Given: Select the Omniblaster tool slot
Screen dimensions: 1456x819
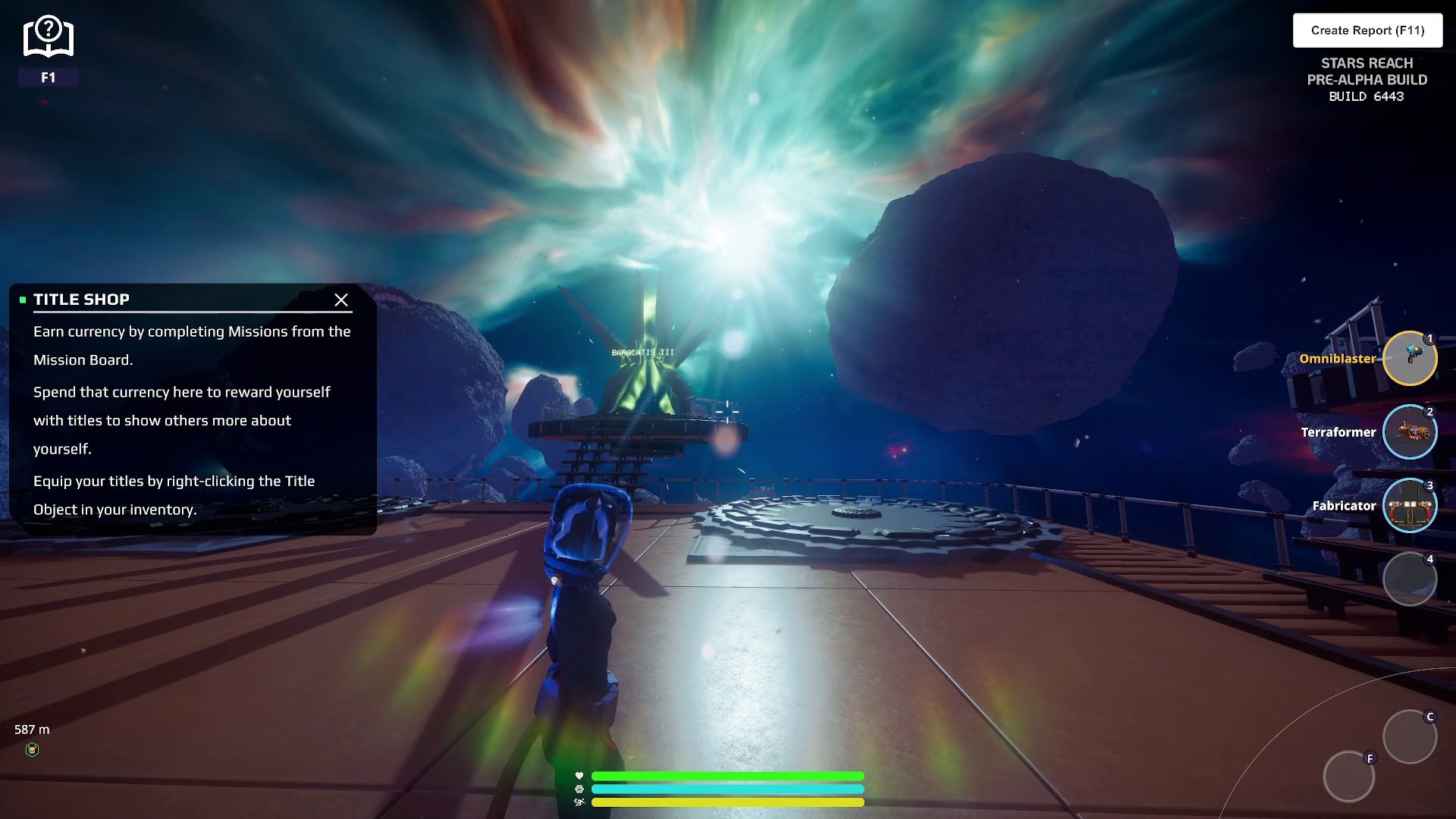Looking at the screenshot, I should click(x=1409, y=359).
